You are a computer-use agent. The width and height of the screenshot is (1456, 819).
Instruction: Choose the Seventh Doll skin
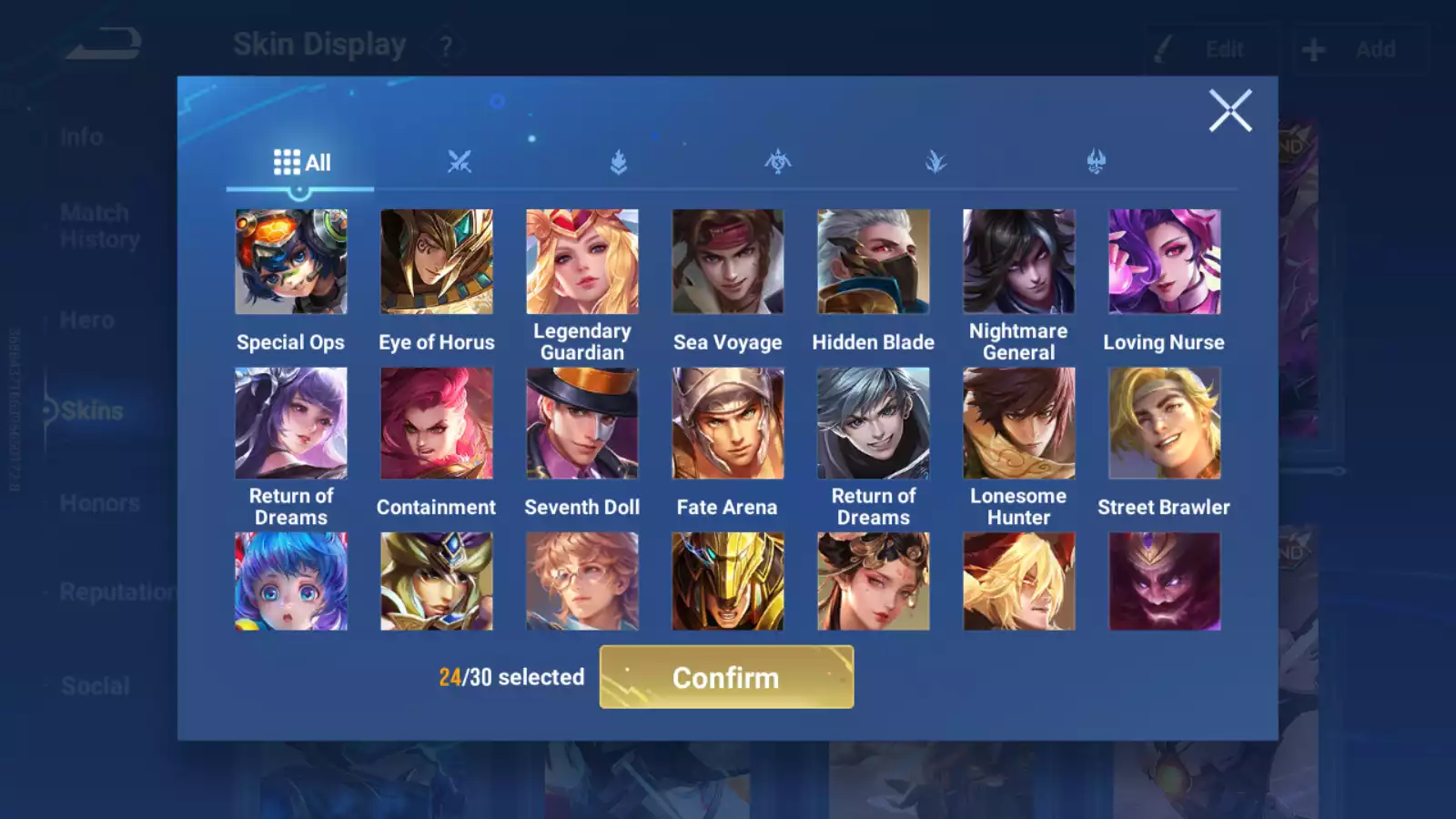tap(582, 423)
